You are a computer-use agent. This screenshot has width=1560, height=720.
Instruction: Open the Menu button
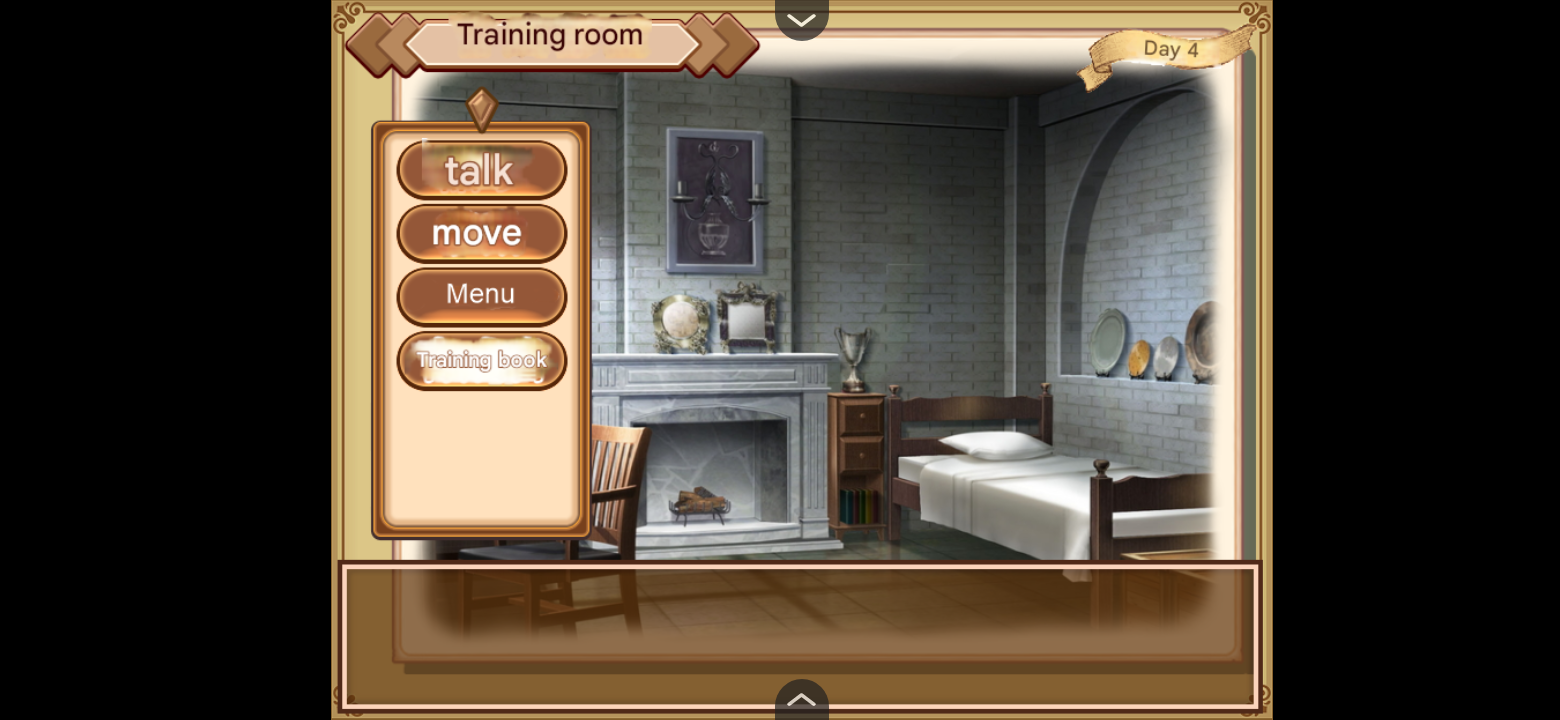click(x=481, y=295)
